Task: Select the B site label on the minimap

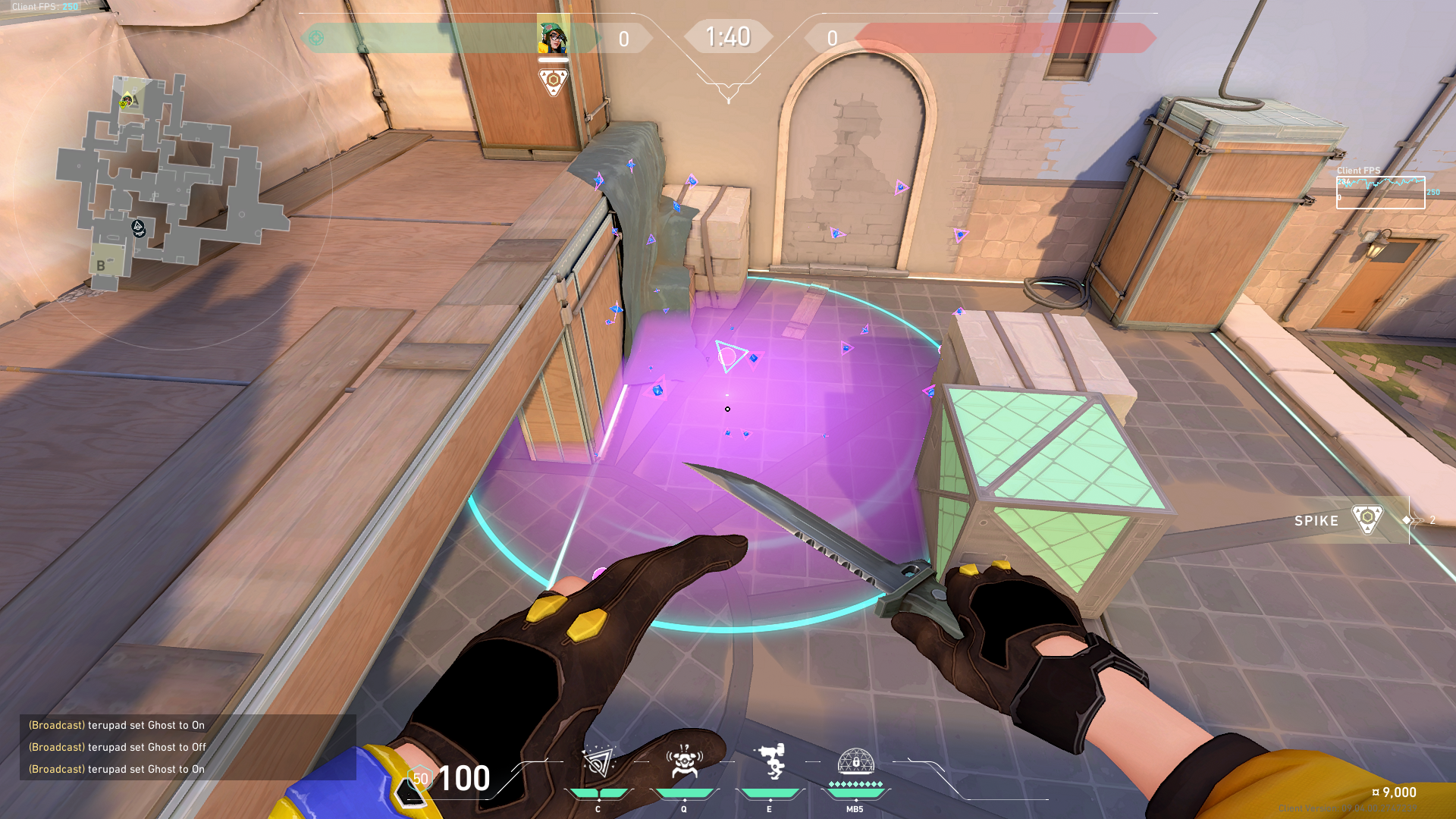Action: click(99, 265)
